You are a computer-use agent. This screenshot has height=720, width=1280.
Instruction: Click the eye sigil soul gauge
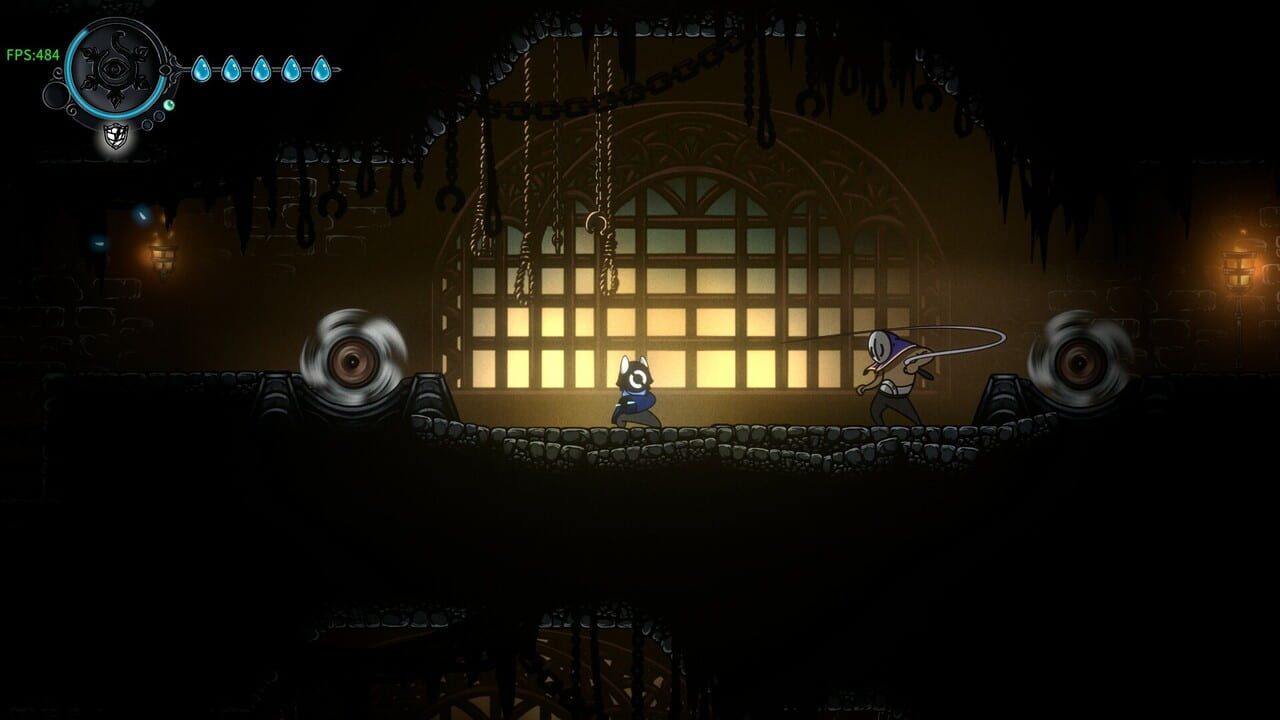pyautogui.click(x=115, y=69)
